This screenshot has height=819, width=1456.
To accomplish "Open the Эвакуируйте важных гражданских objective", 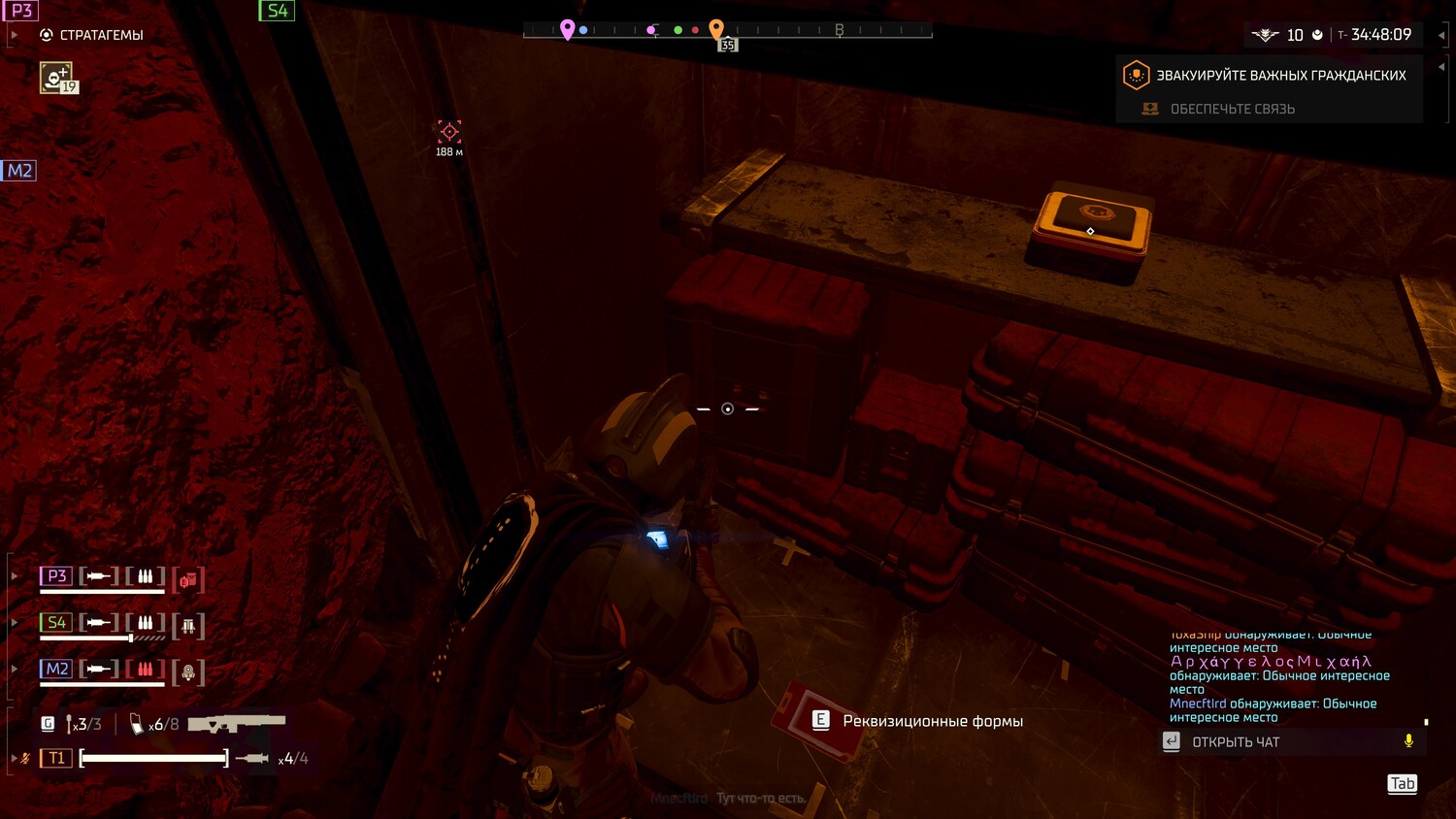I will pos(1280,76).
